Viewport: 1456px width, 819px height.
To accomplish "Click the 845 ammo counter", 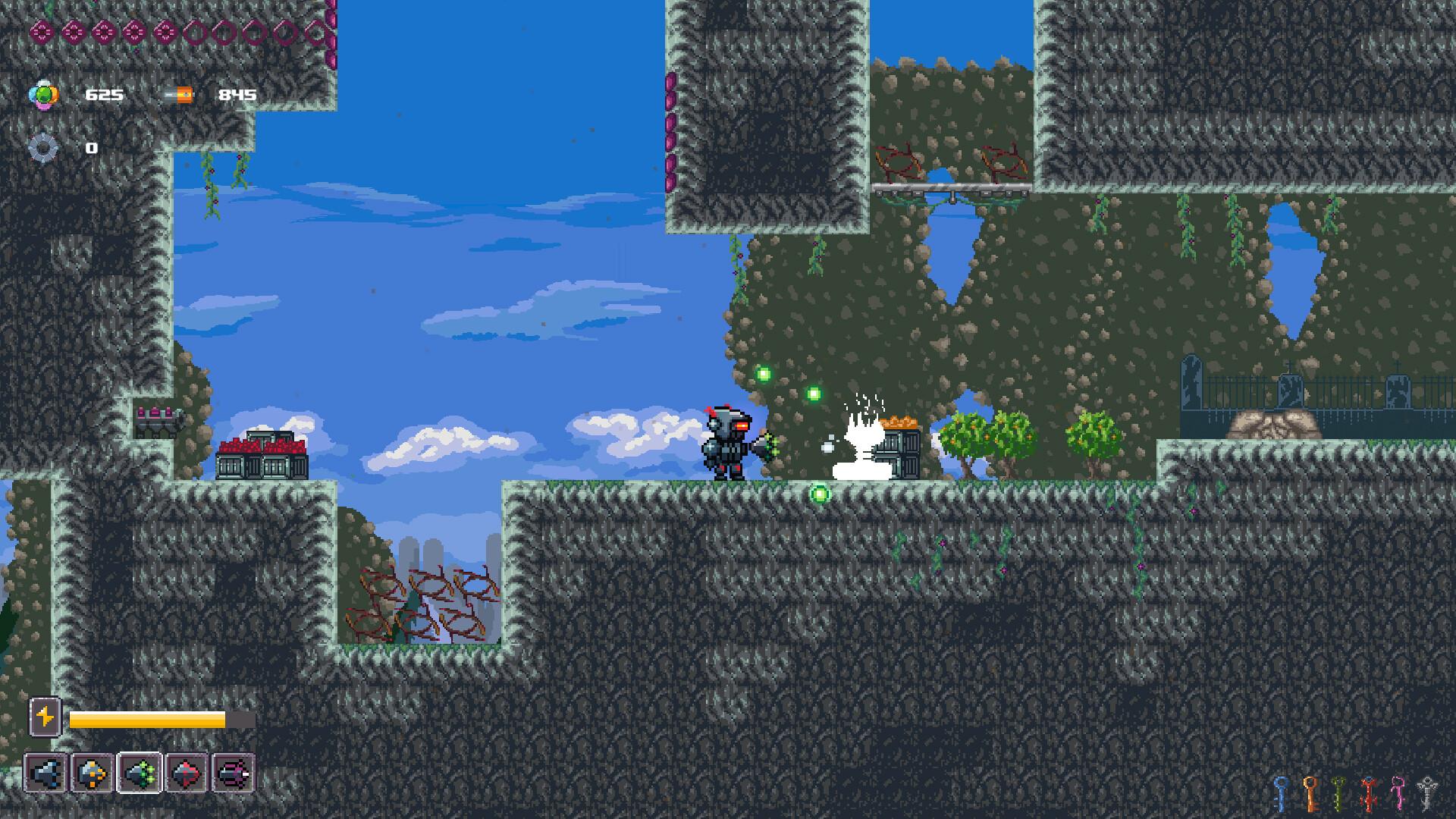I will 235,94.
